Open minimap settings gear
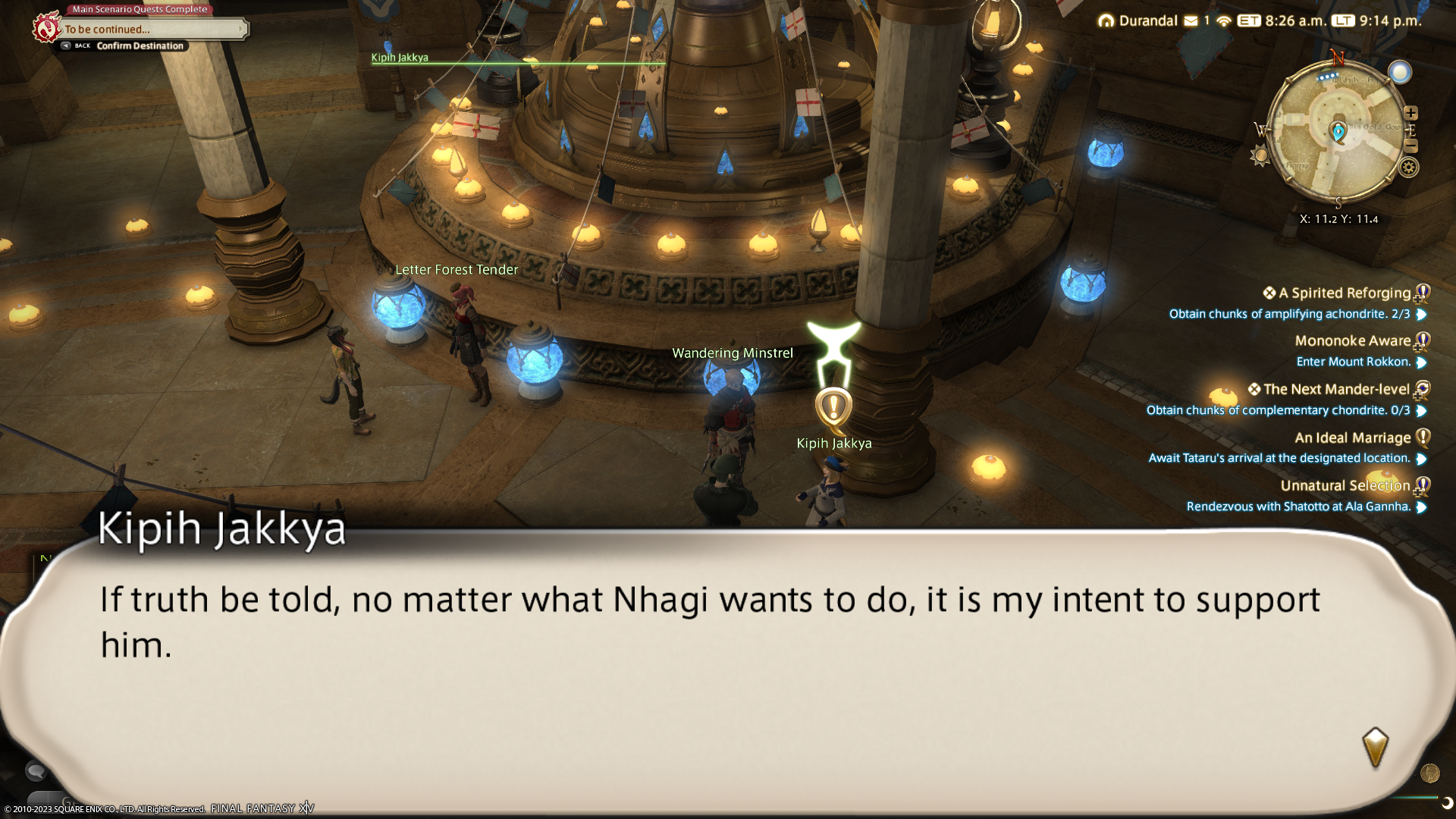Screen dimensions: 1456x819 tap(1409, 168)
